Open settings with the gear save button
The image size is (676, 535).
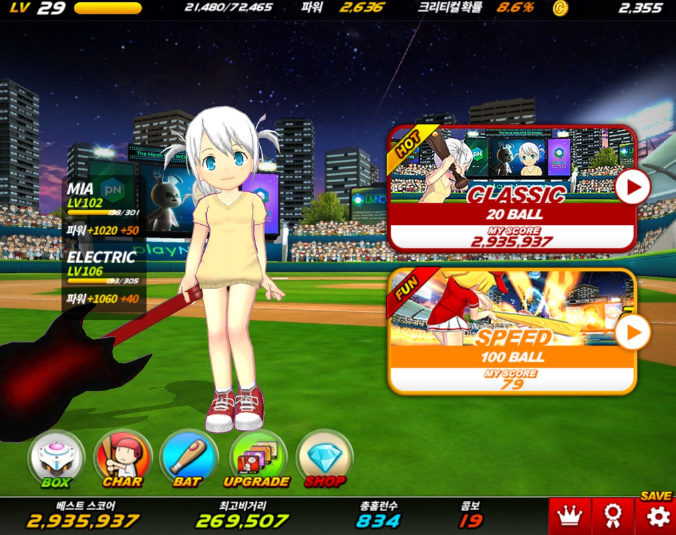656,516
